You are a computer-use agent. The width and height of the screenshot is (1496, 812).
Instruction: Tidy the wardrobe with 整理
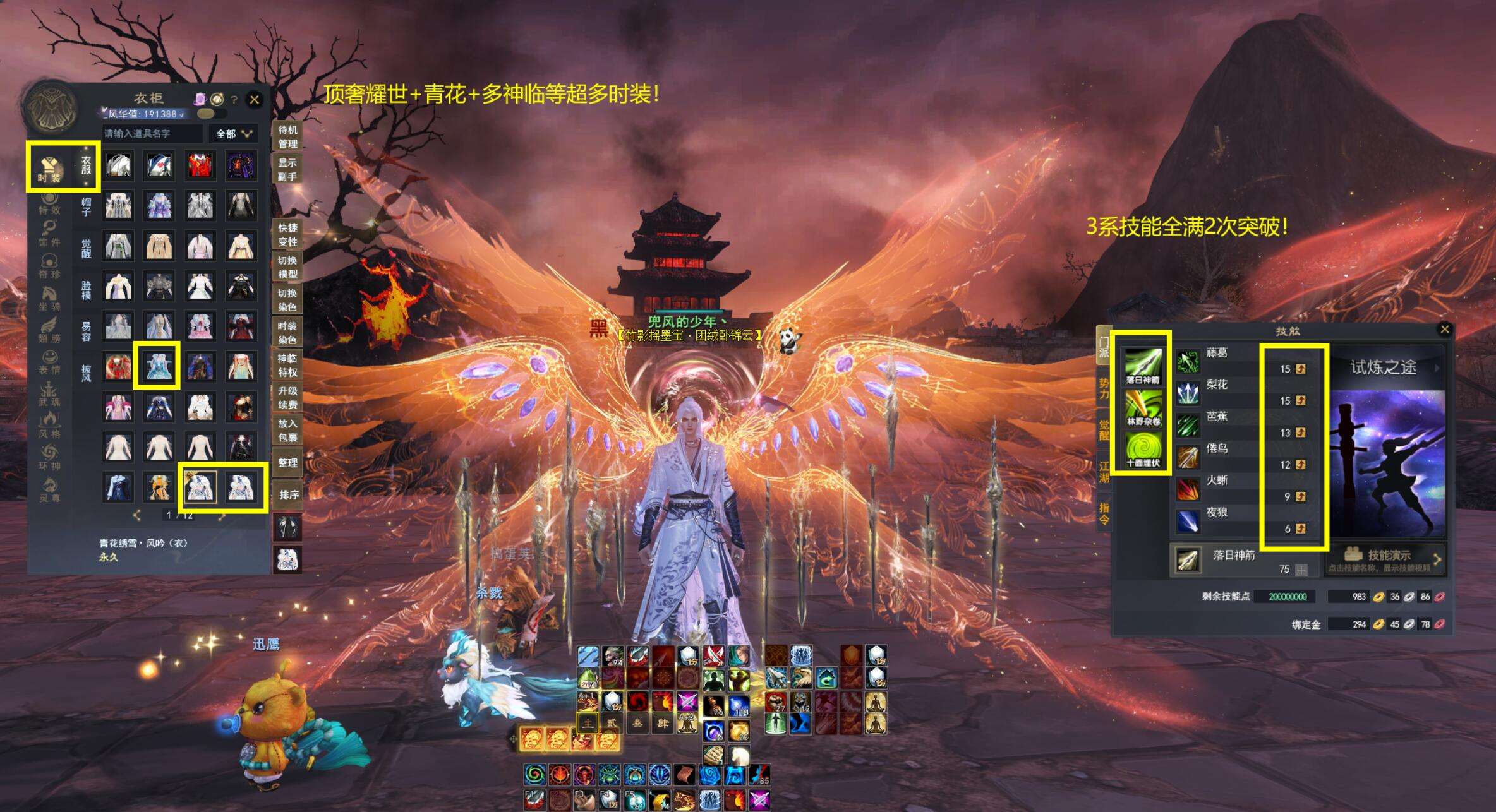[288, 463]
